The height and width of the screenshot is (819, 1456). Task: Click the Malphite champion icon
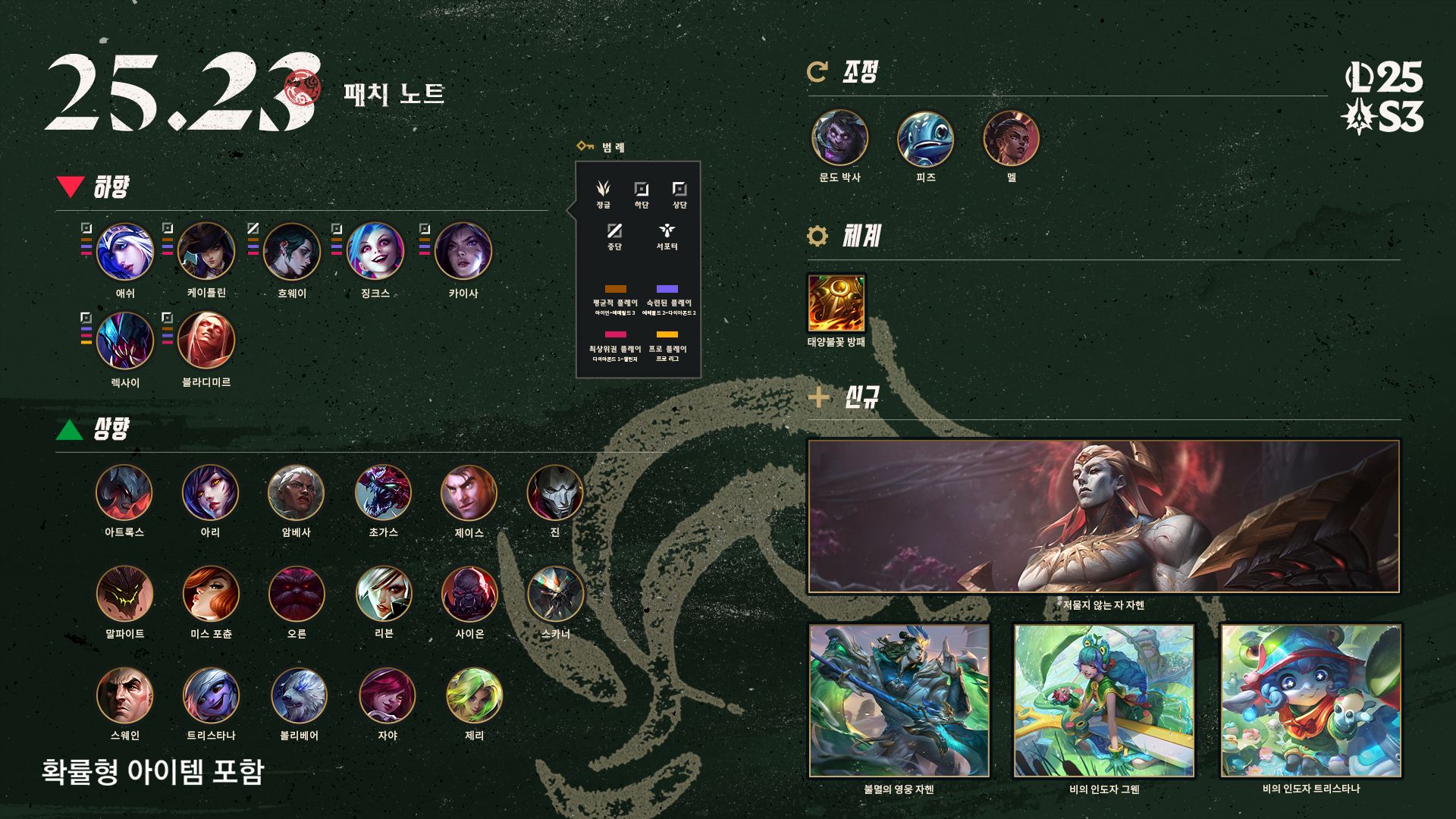[124, 595]
